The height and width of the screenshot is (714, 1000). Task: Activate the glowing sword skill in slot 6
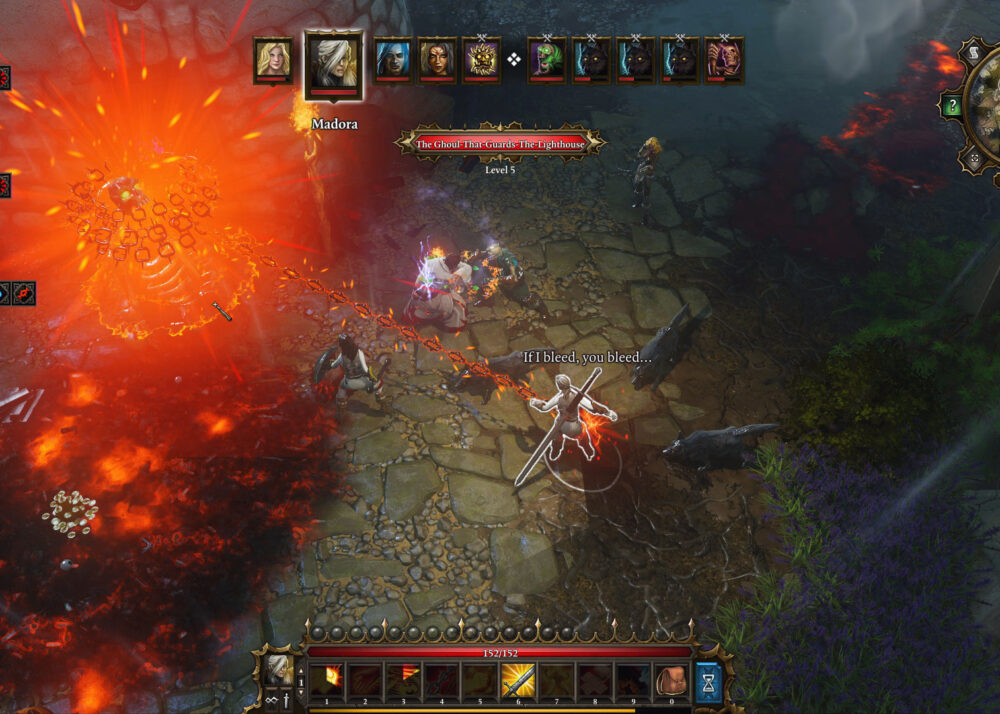pyautogui.click(x=517, y=681)
